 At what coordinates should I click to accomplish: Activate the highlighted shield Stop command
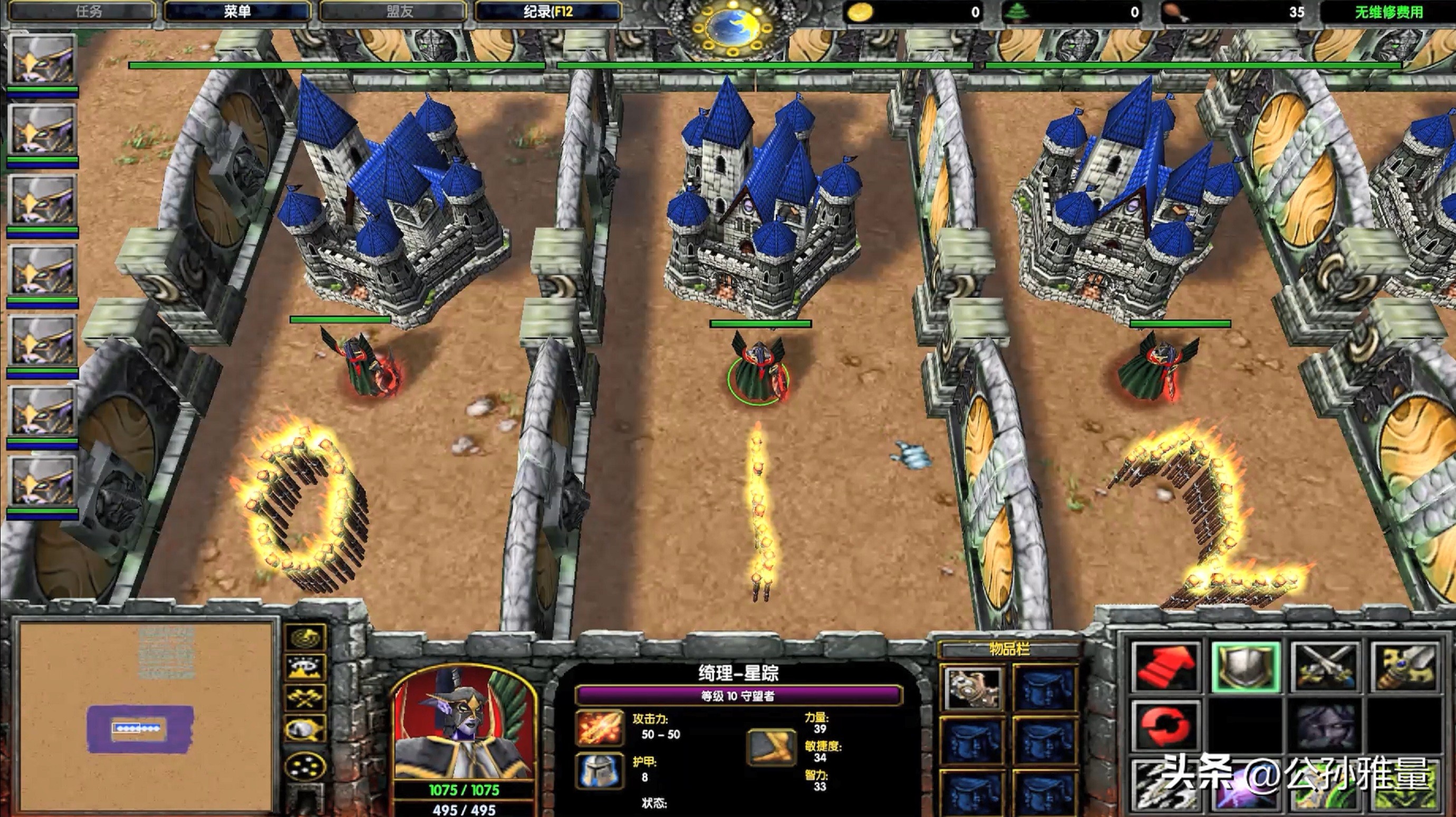point(1245,667)
